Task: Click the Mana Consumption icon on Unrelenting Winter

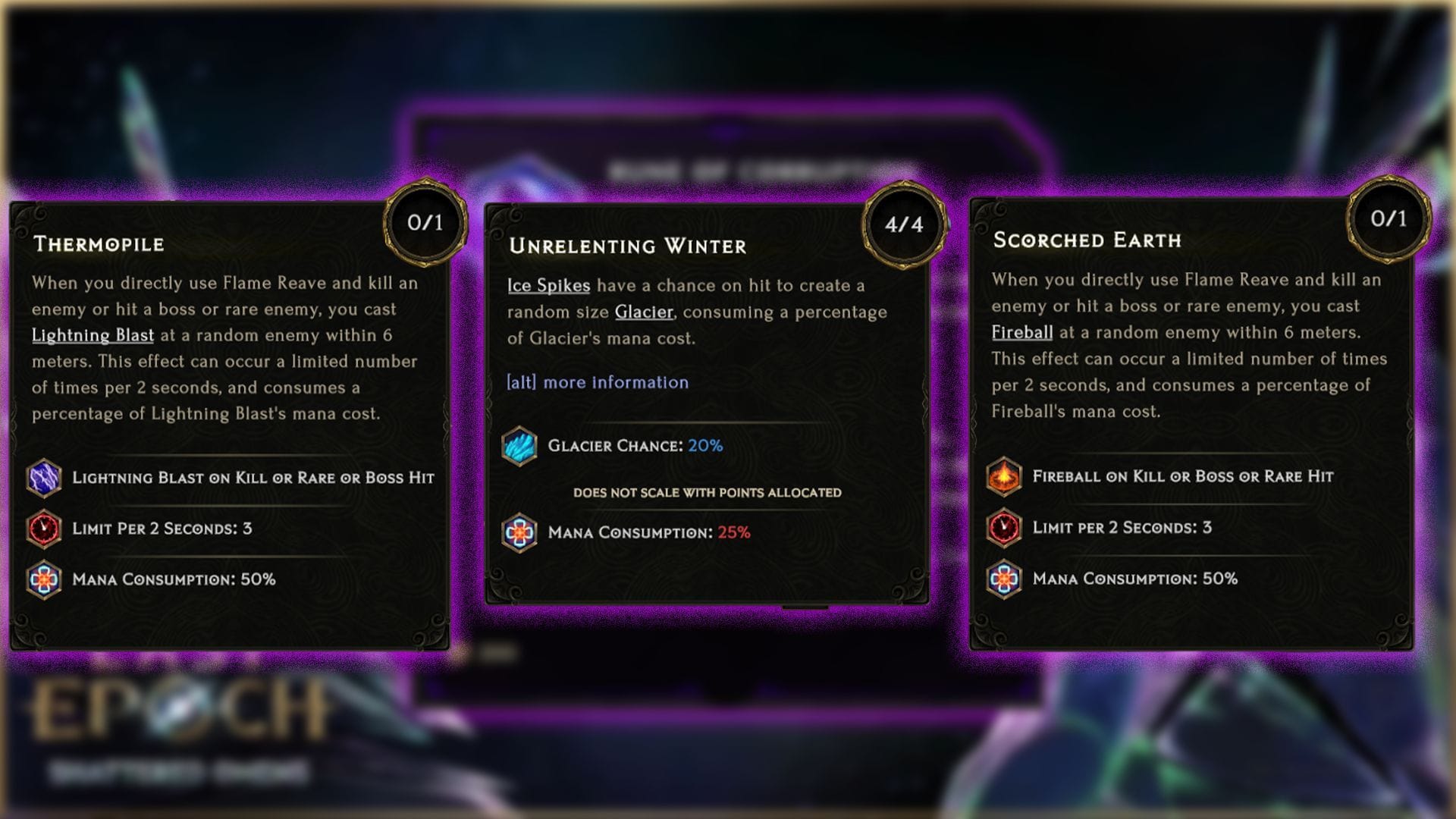Action: tap(519, 532)
